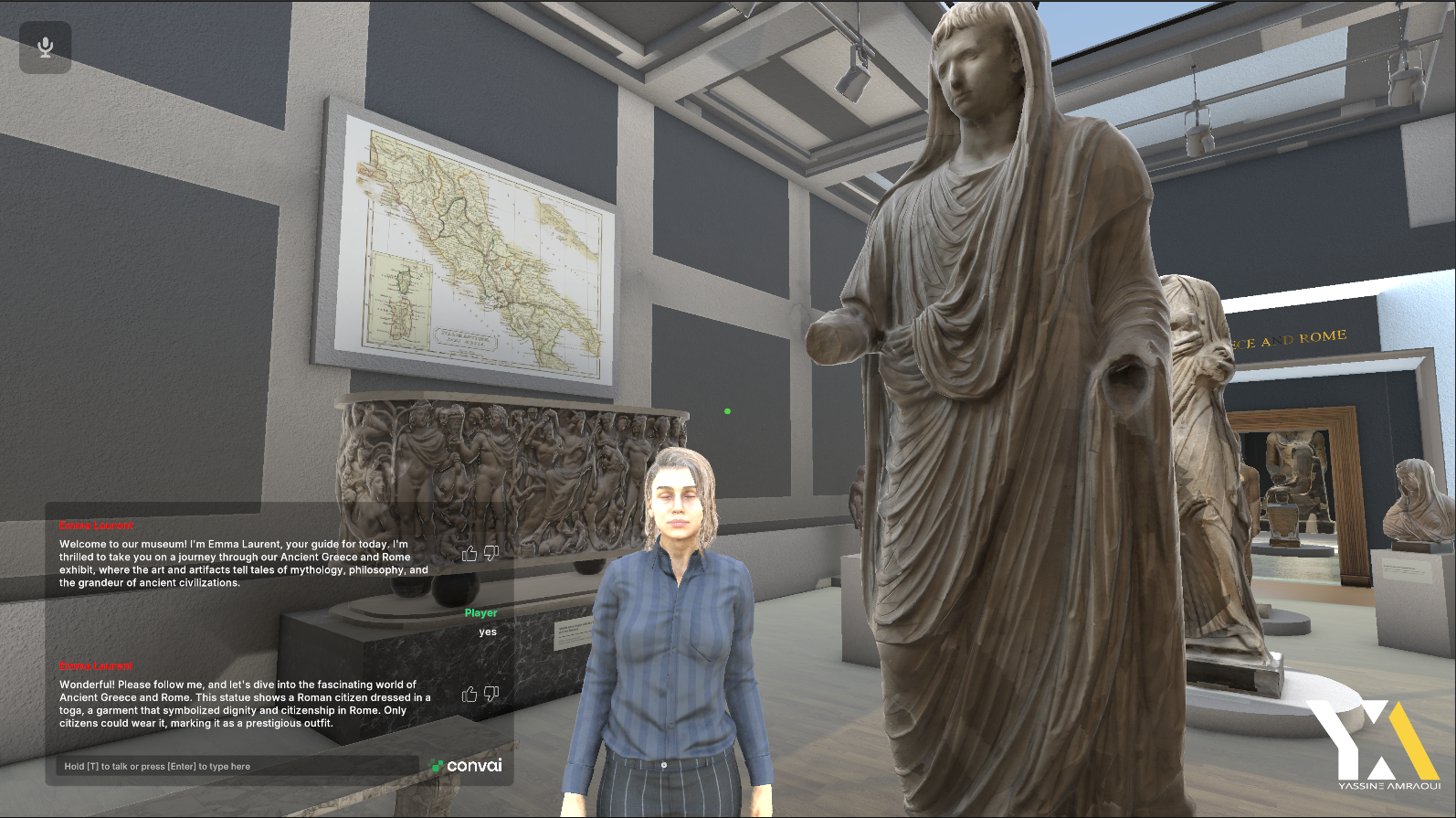Image resolution: width=1456 pixels, height=818 pixels.
Task: Click the green crosshair dot in the scene center
Action: (x=726, y=411)
